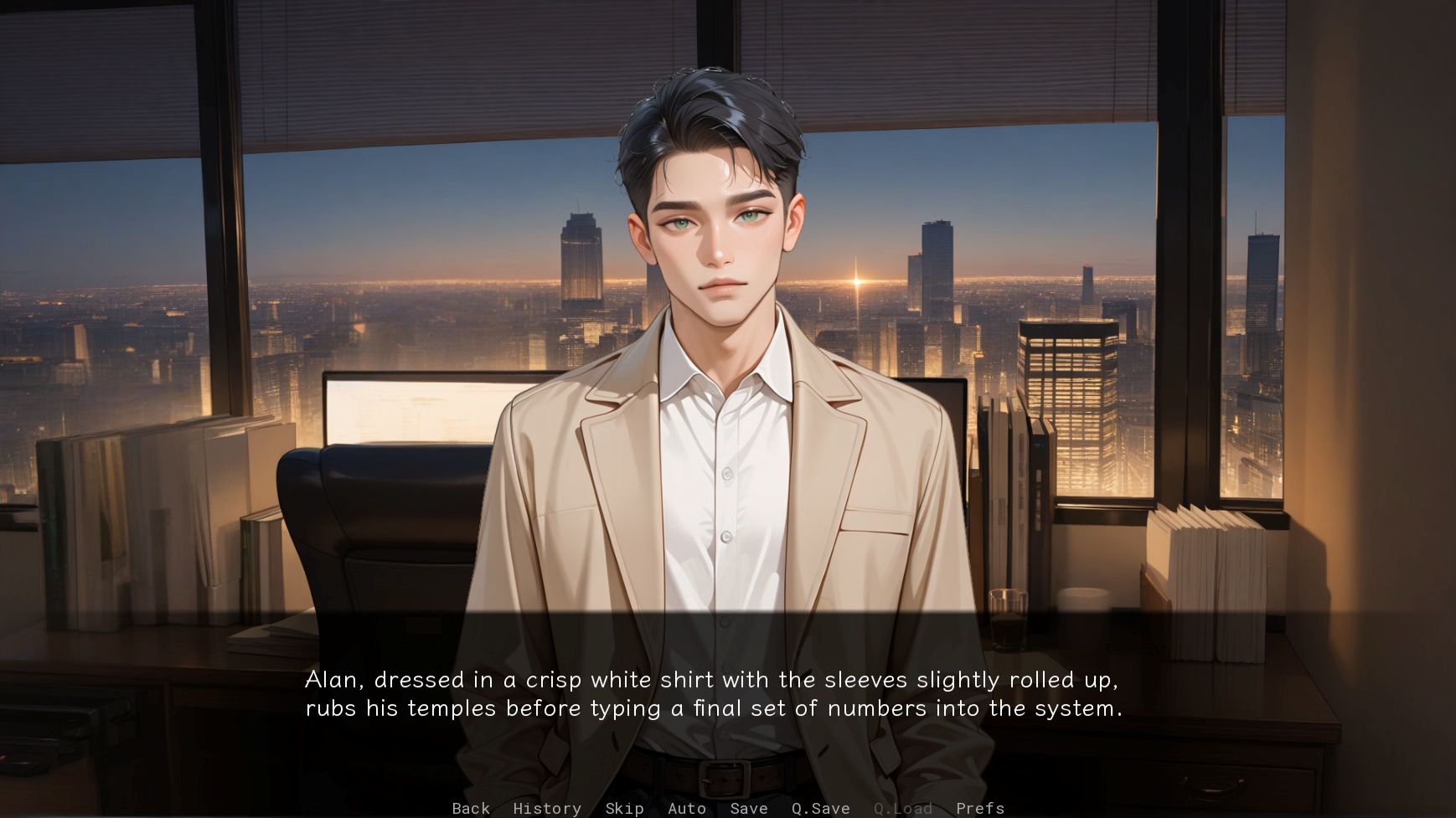Go back to the previous line
This screenshot has width=1456, height=818.
[471, 808]
